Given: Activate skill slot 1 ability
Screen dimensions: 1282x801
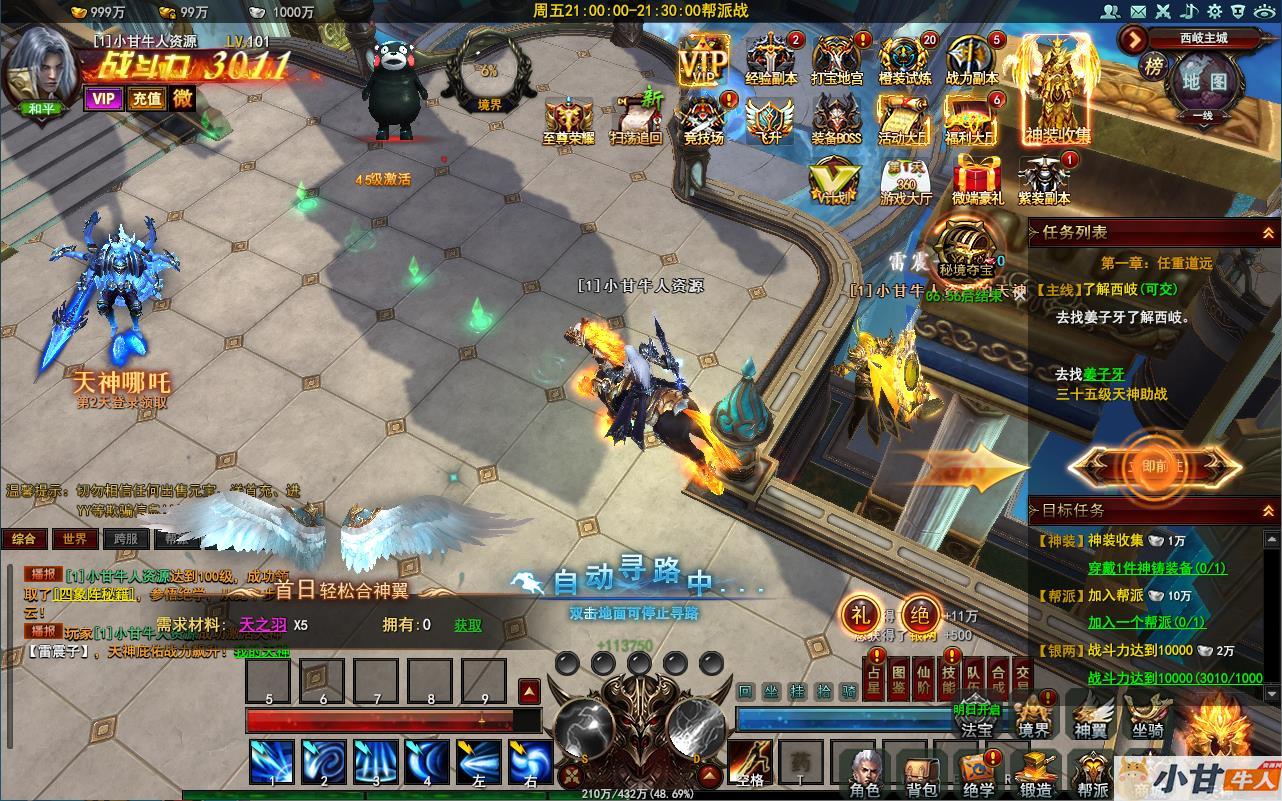Looking at the screenshot, I should 271,763.
